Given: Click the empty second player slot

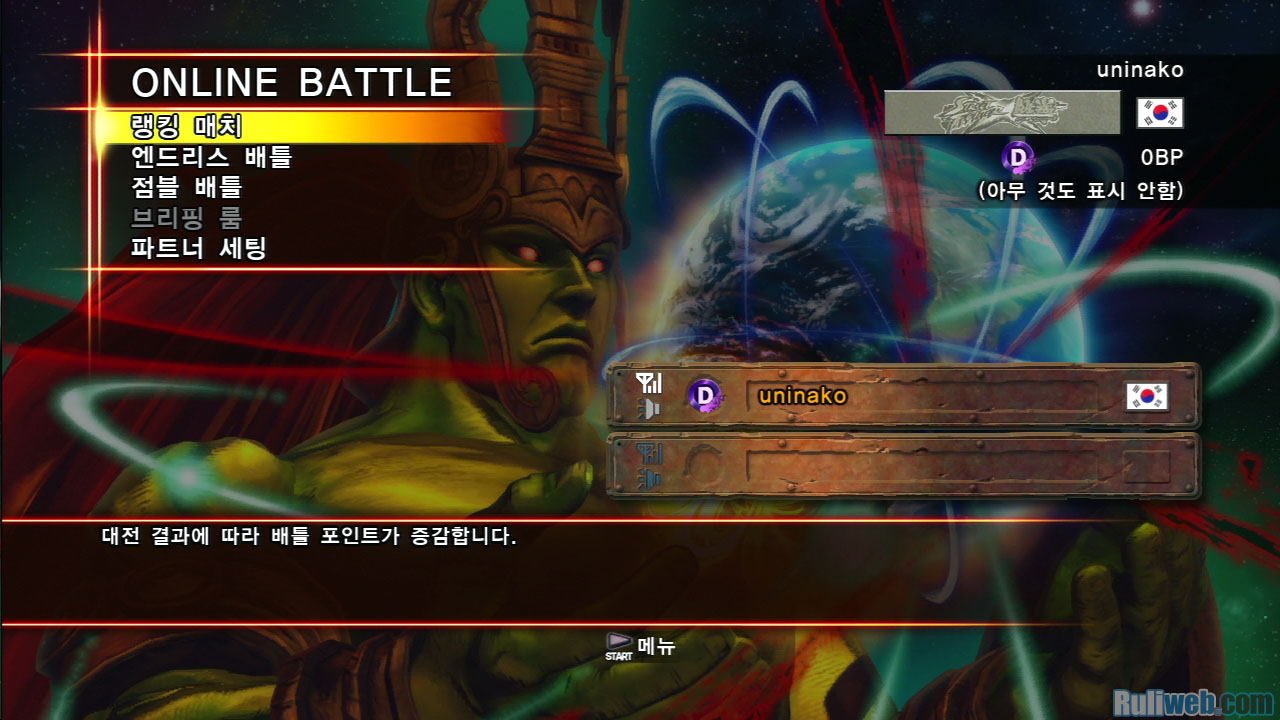Looking at the screenshot, I should [x=903, y=465].
